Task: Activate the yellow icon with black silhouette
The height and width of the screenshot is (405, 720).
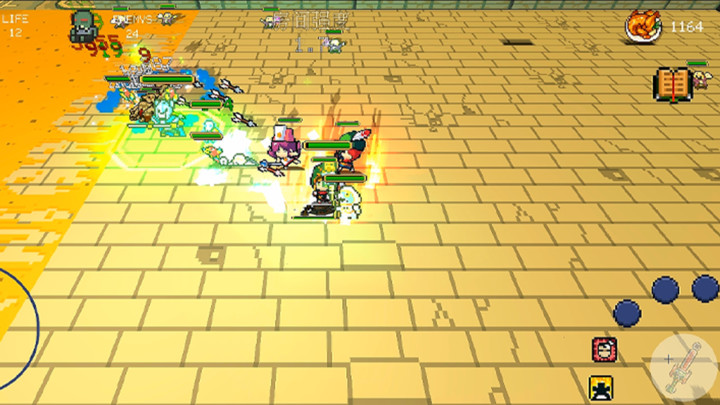Action: 601,387
